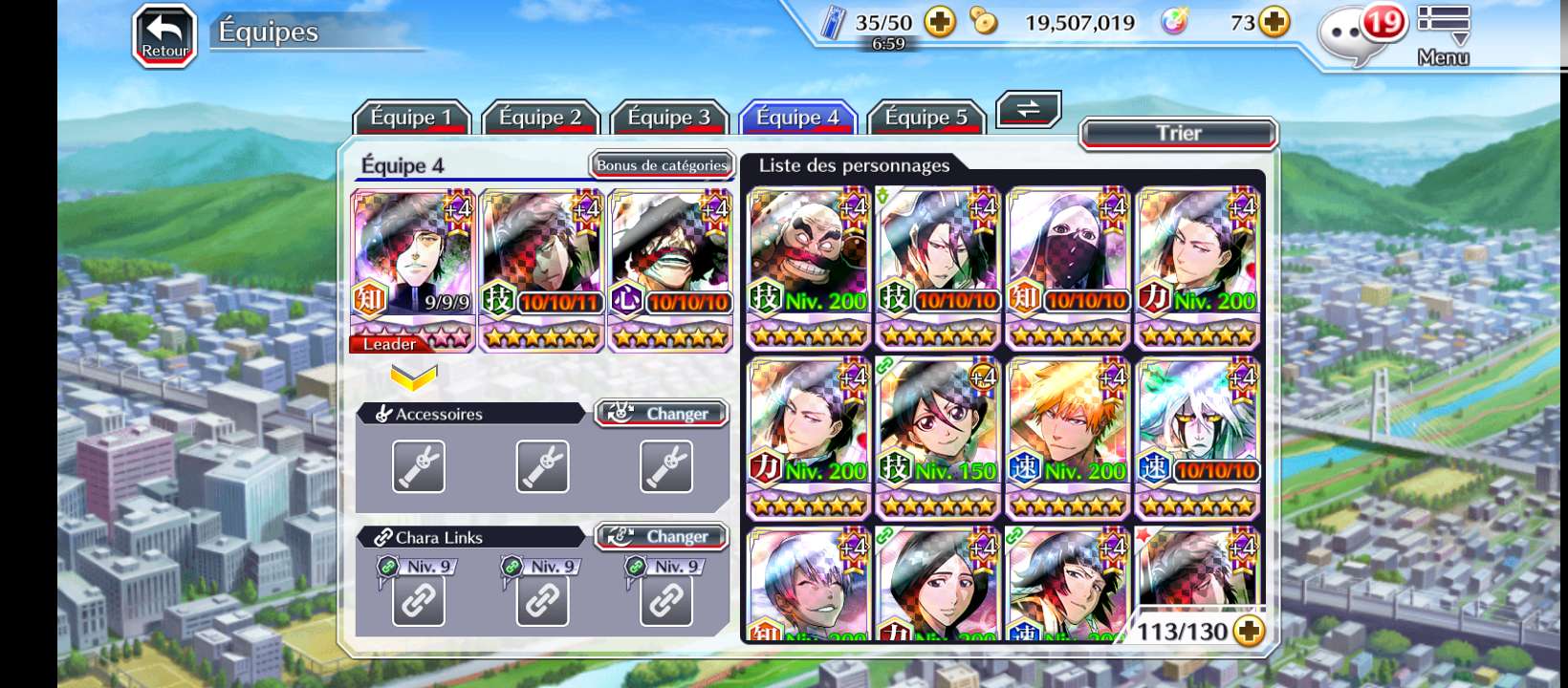Image resolution: width=1568 pixels, height=688 pixels.
Task: Toggle the yellow chevron under the leader
Action: [414, 377]
